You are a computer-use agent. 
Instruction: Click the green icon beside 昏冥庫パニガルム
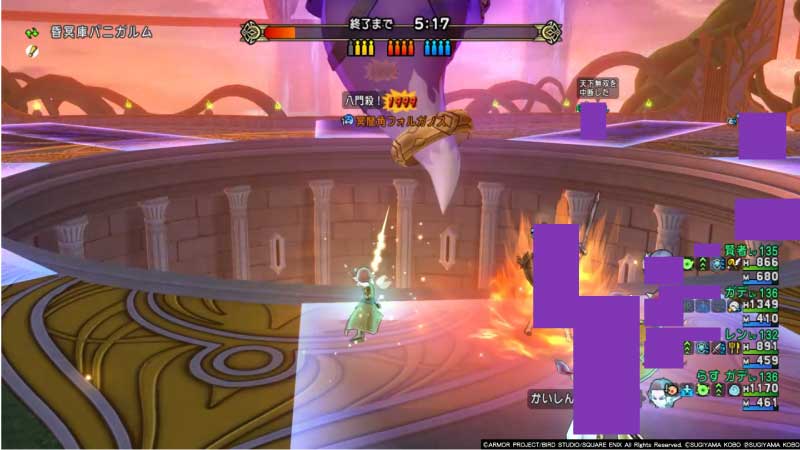[x=31, y=32]
